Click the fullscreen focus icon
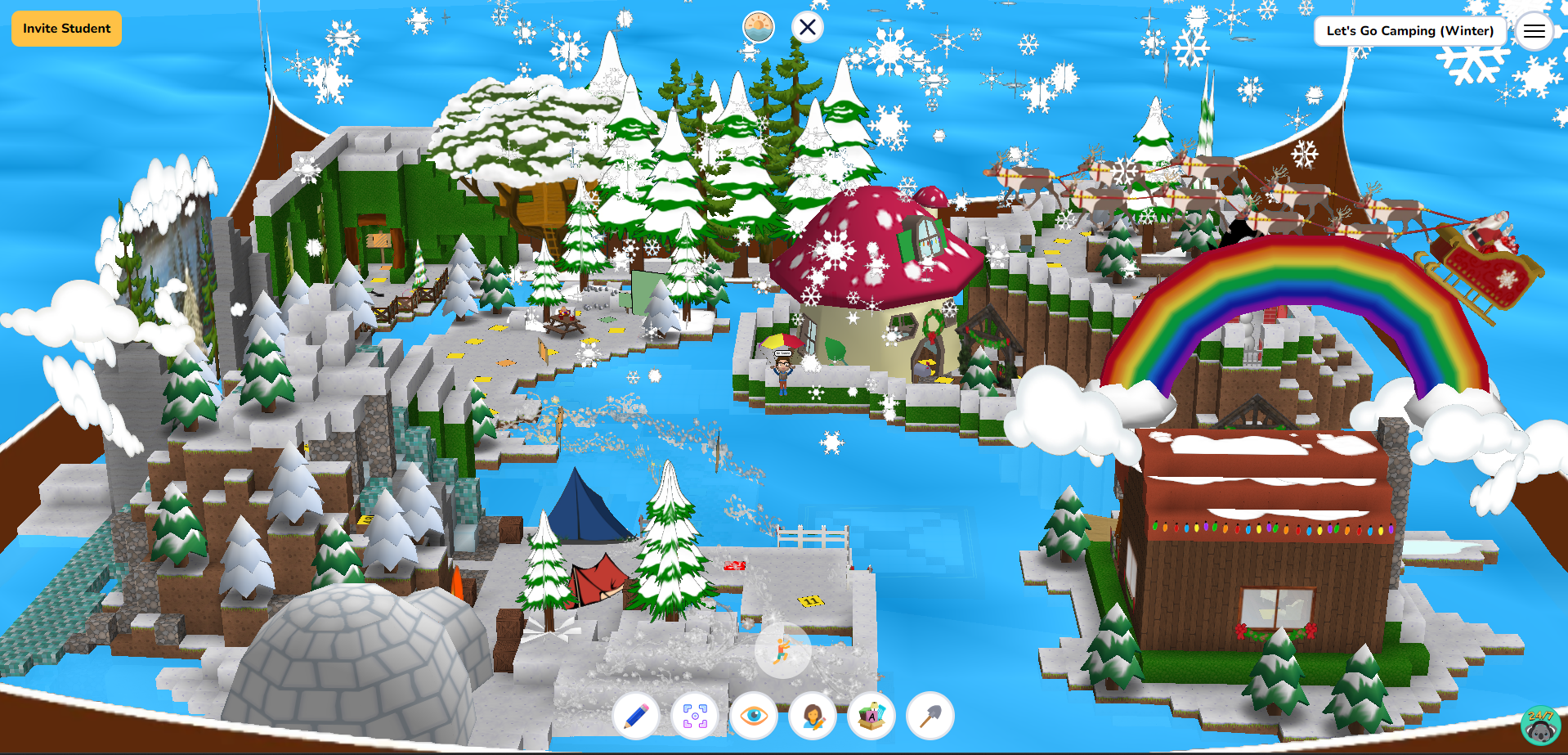Image resolution: width=1568 pixels, height=755 pixels. (x=695, y=716)
